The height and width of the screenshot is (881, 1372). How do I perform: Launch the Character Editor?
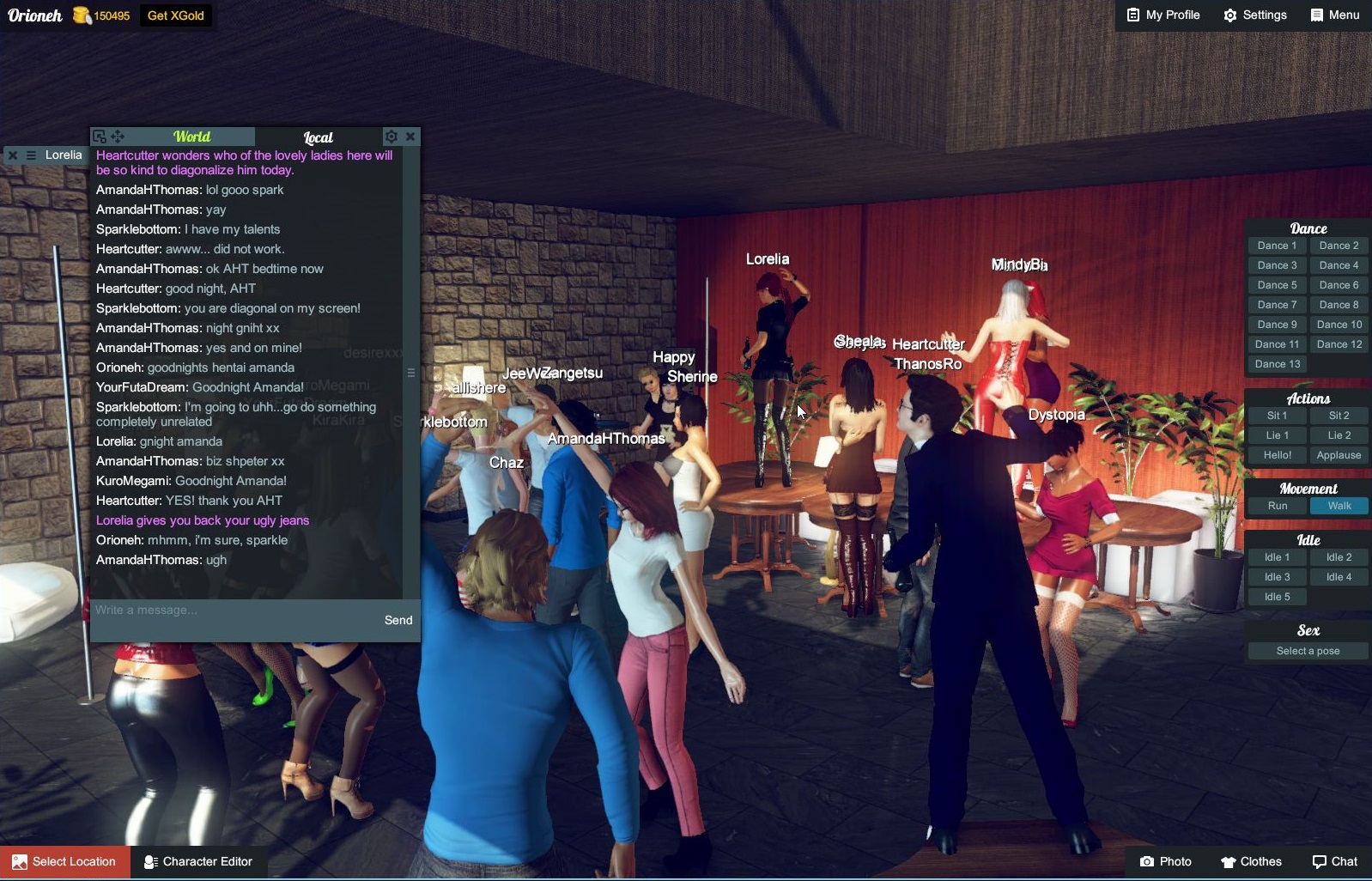coord(198,862)
